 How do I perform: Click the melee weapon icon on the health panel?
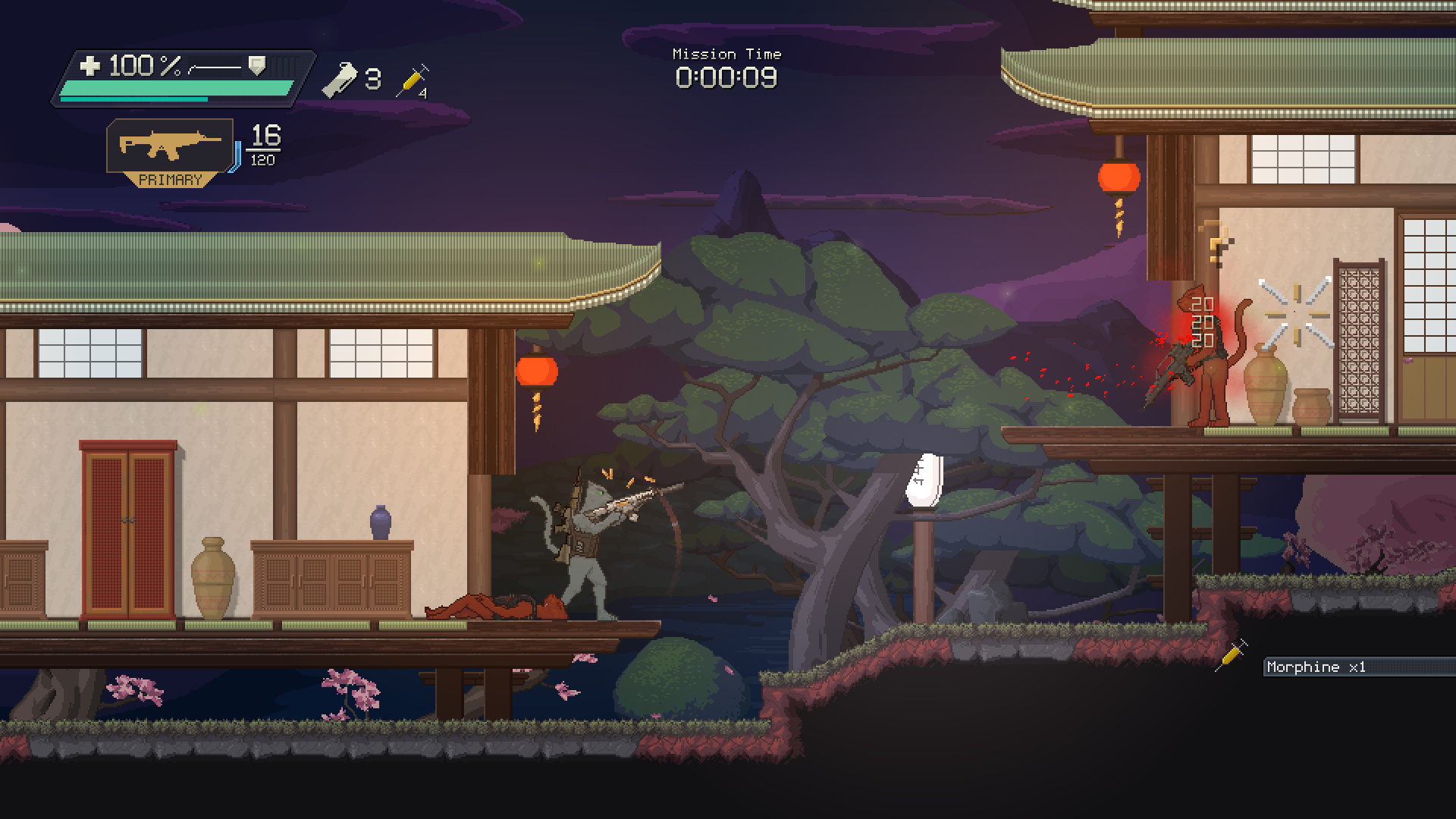pos(216,67)
